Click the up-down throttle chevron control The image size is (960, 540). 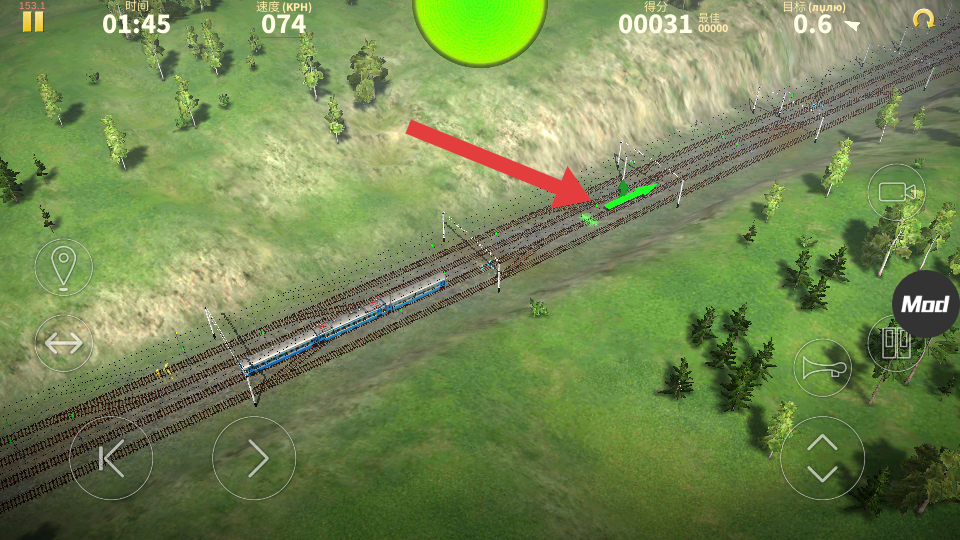pos(822,458)
